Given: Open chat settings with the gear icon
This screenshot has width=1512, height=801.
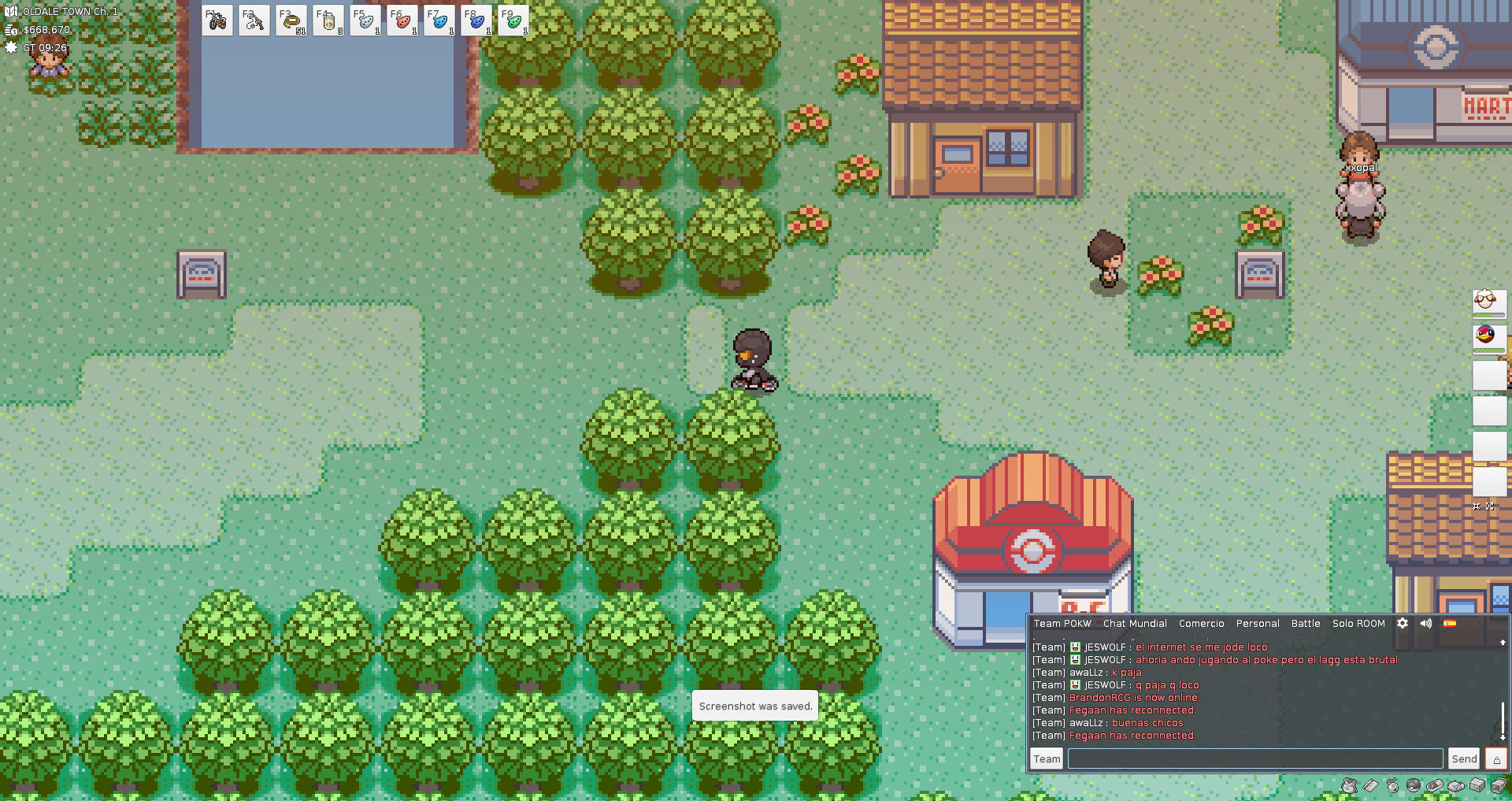Looking at the screenshot, I should click(x=1403, y=623).
